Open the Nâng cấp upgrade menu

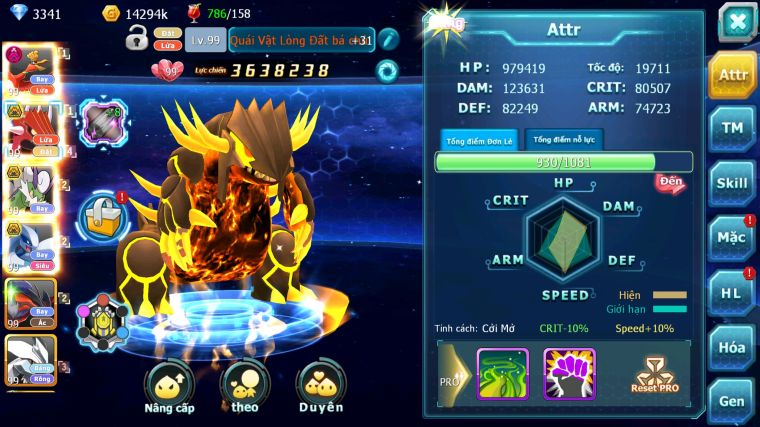pos(169,388)
